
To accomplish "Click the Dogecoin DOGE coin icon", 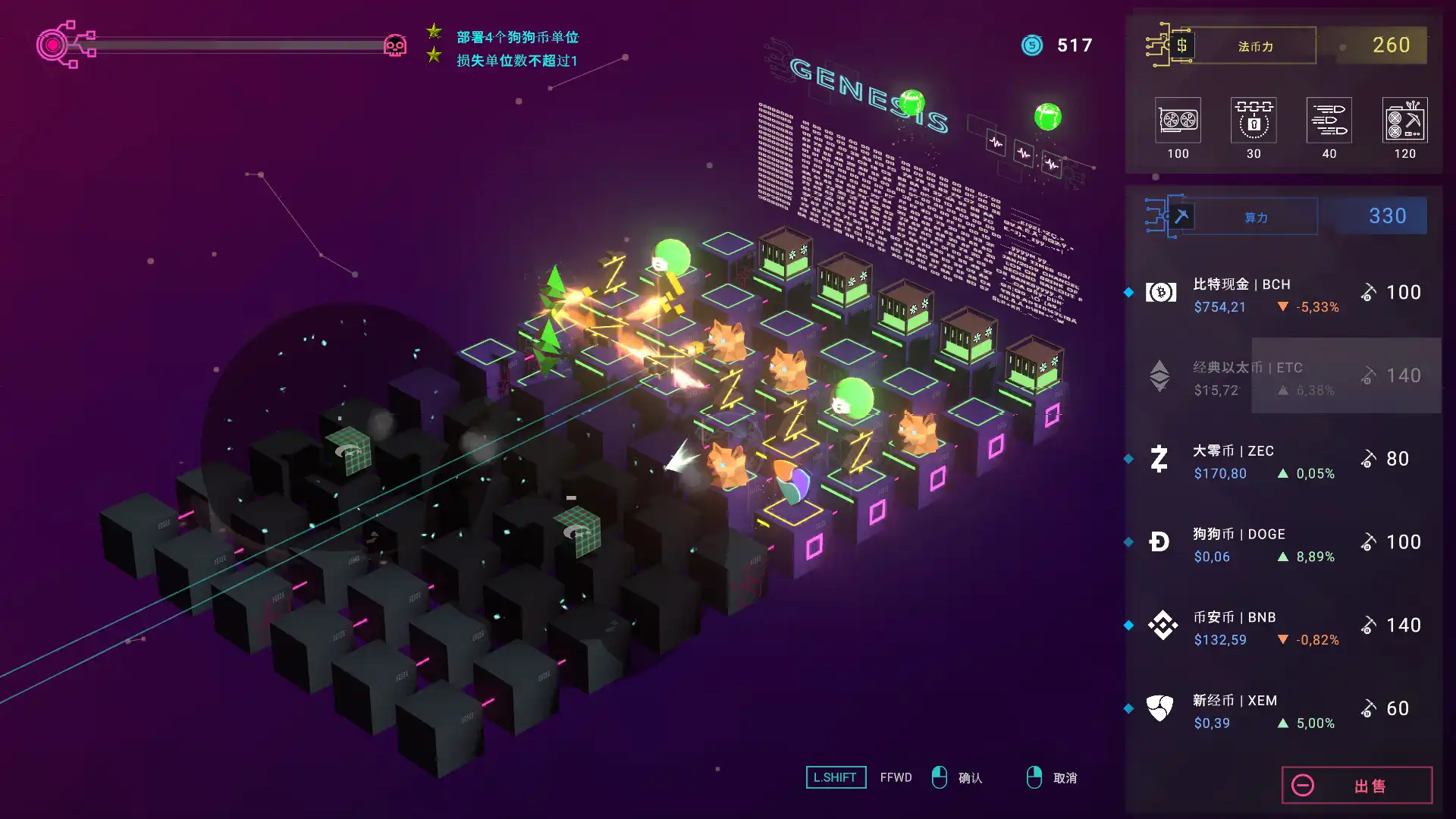I will 1159,542.
